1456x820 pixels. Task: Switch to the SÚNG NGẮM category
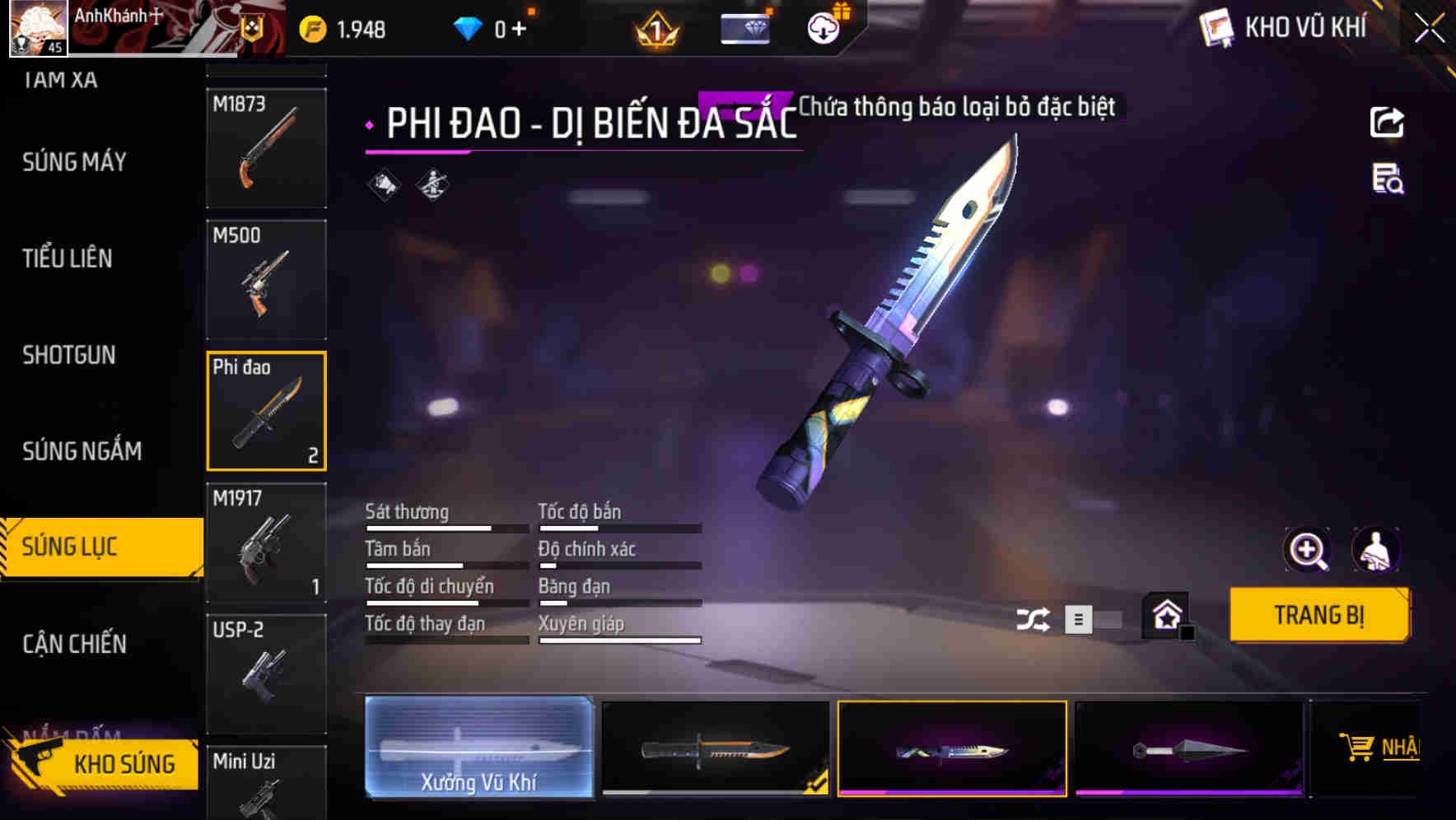click(x=81, y=451)
